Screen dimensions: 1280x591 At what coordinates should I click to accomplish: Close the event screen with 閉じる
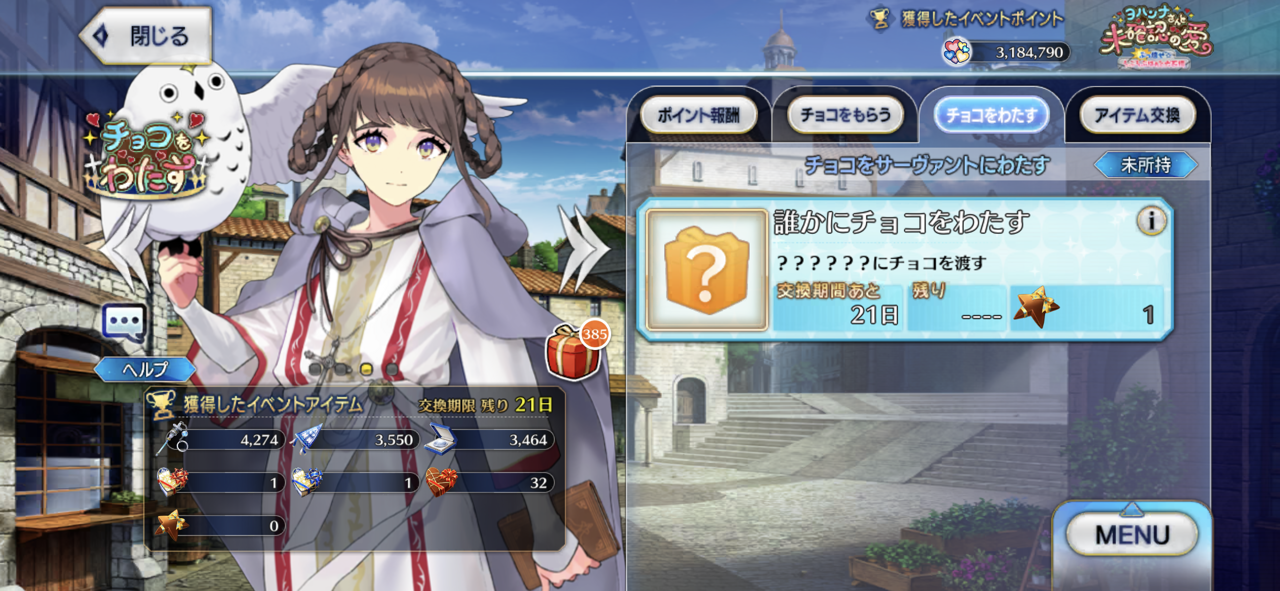146,37
